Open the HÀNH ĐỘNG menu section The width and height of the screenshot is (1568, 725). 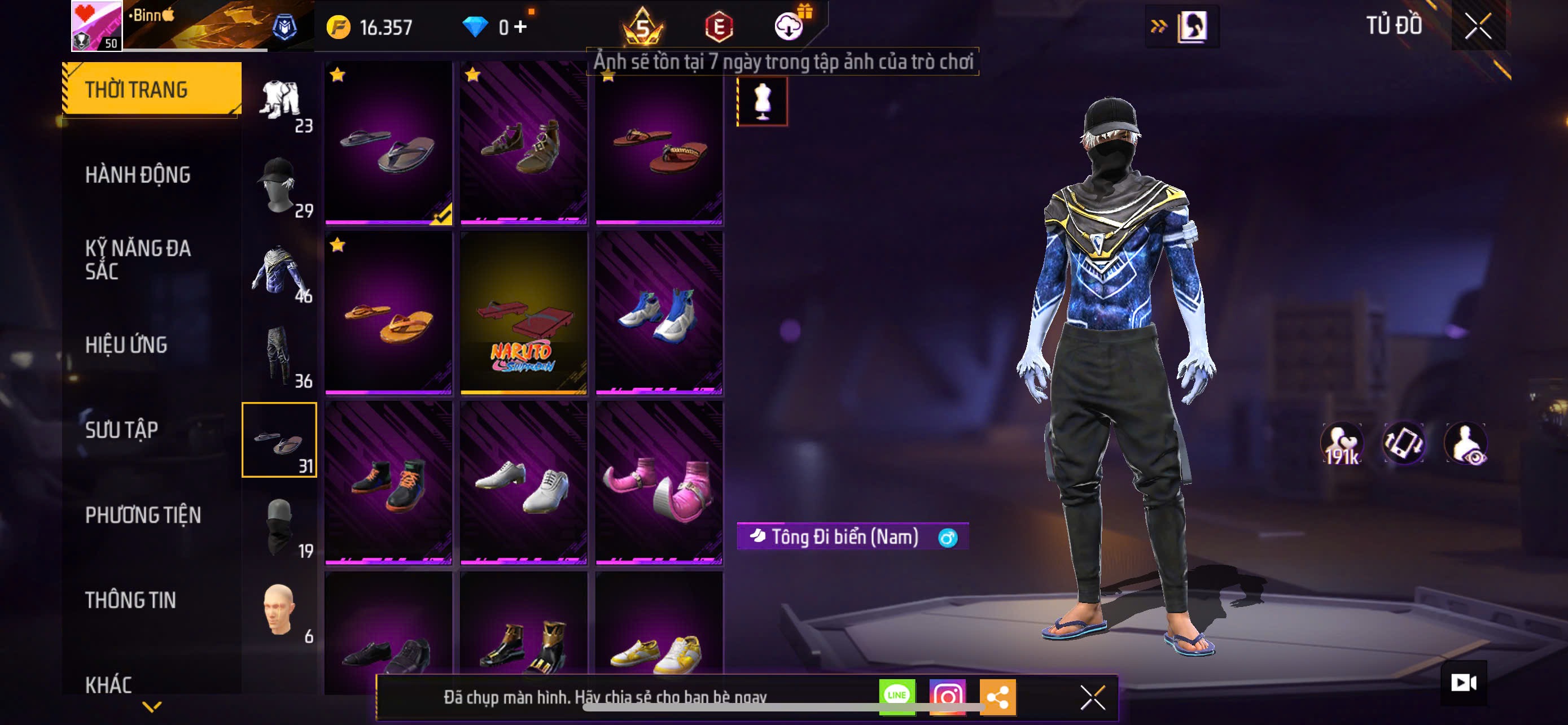[x=138, y=174]
